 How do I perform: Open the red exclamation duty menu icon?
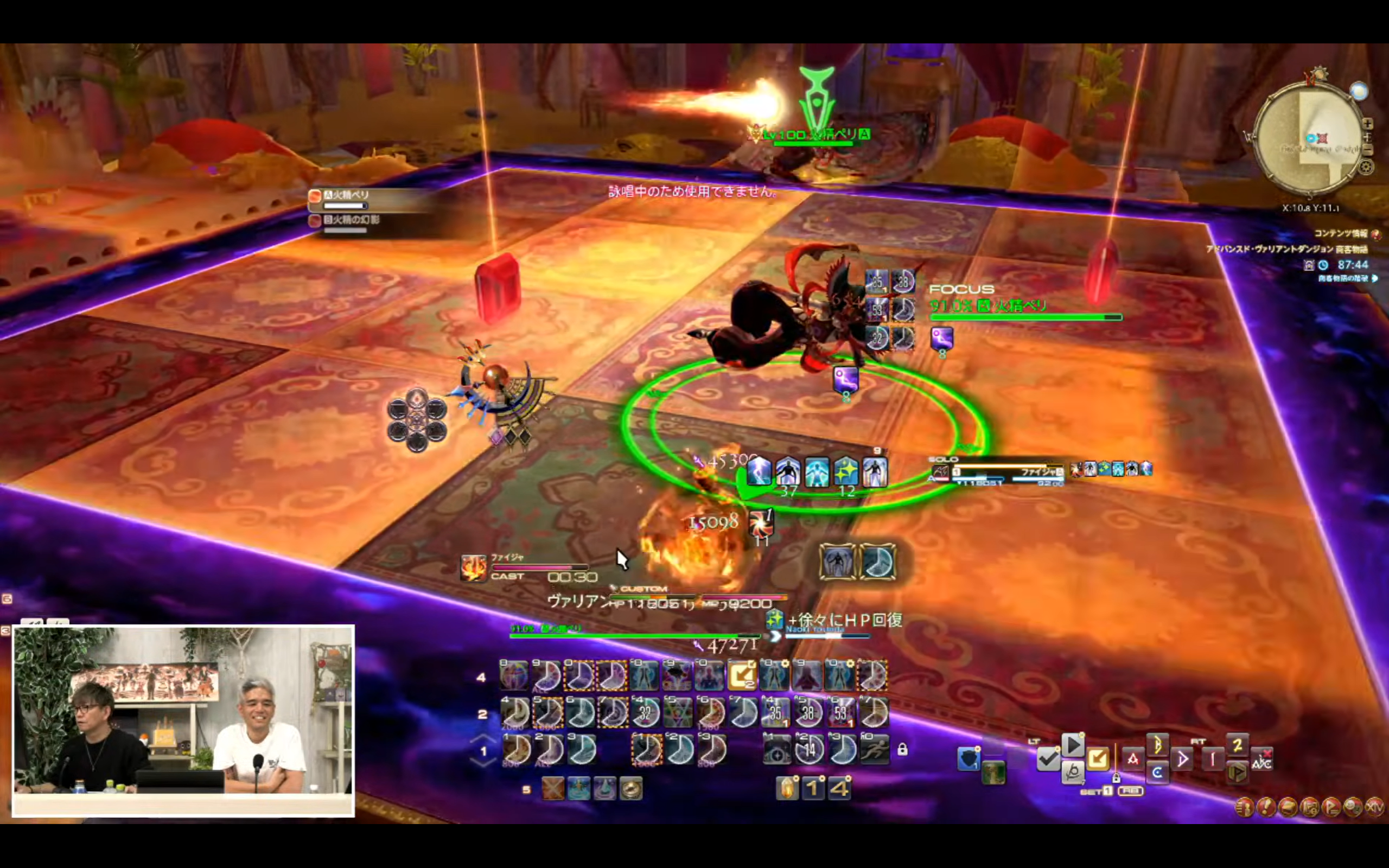(1266, 807)
